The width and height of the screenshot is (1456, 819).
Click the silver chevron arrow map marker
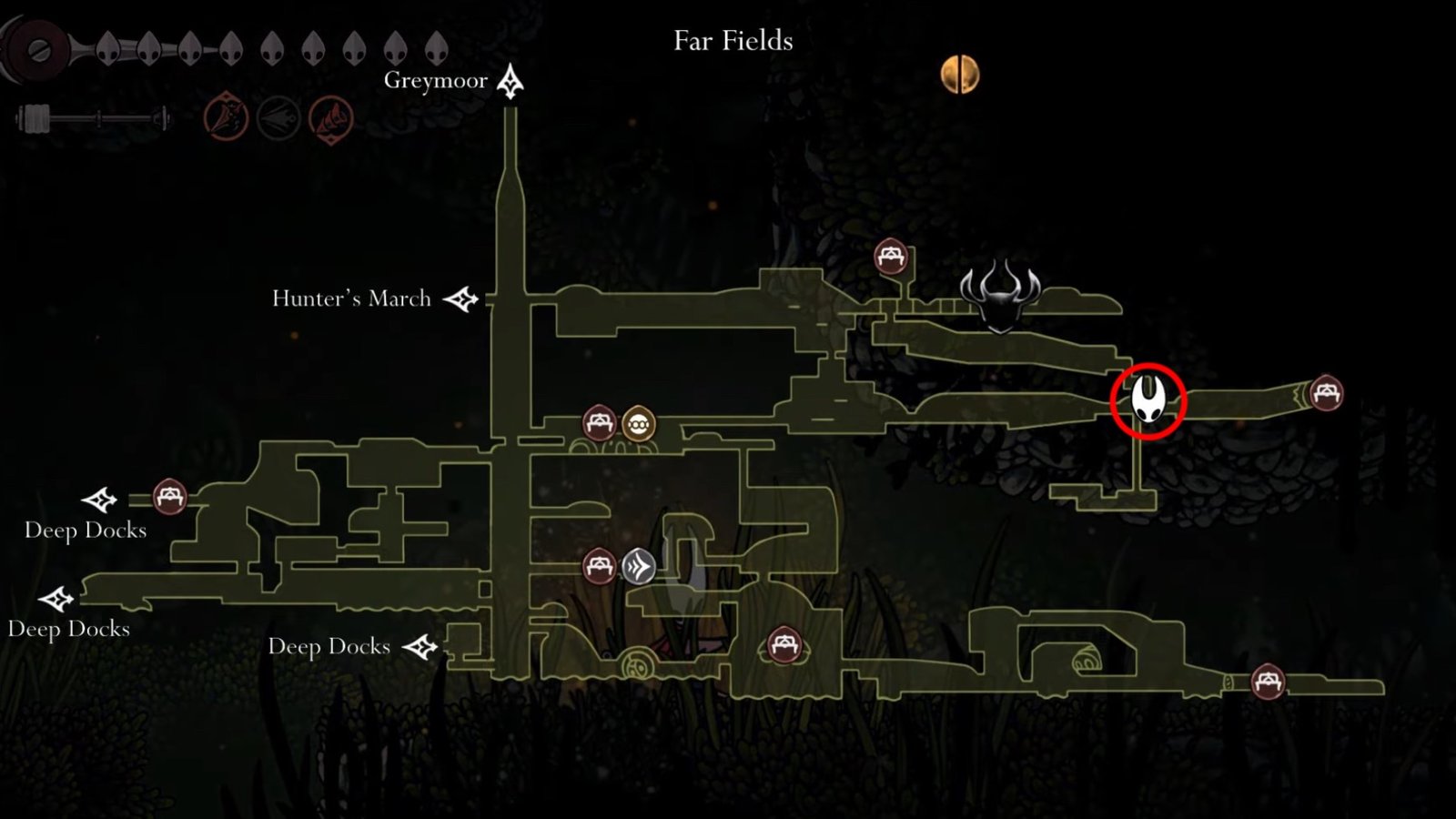[x=639, y=567]
